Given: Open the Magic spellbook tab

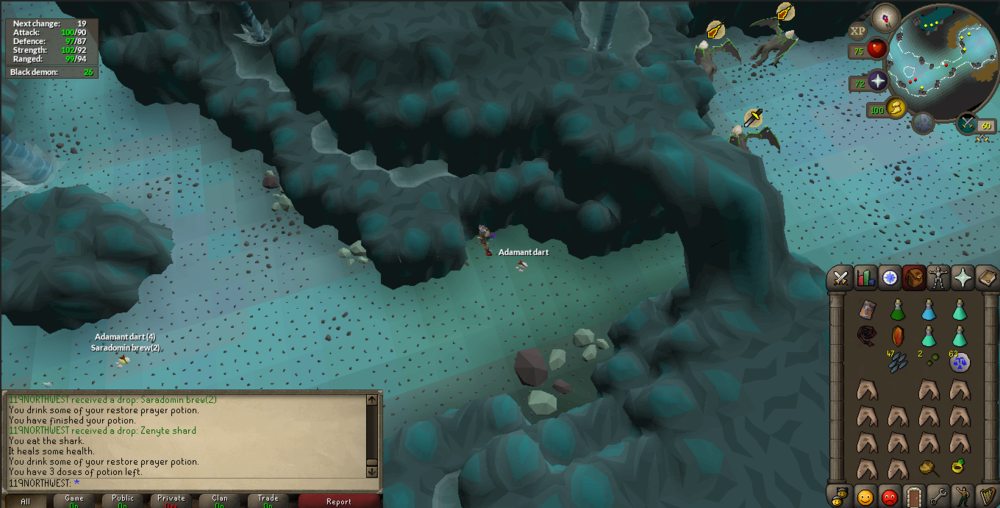Looking at the screenshot, I should [x=986, y=278].
